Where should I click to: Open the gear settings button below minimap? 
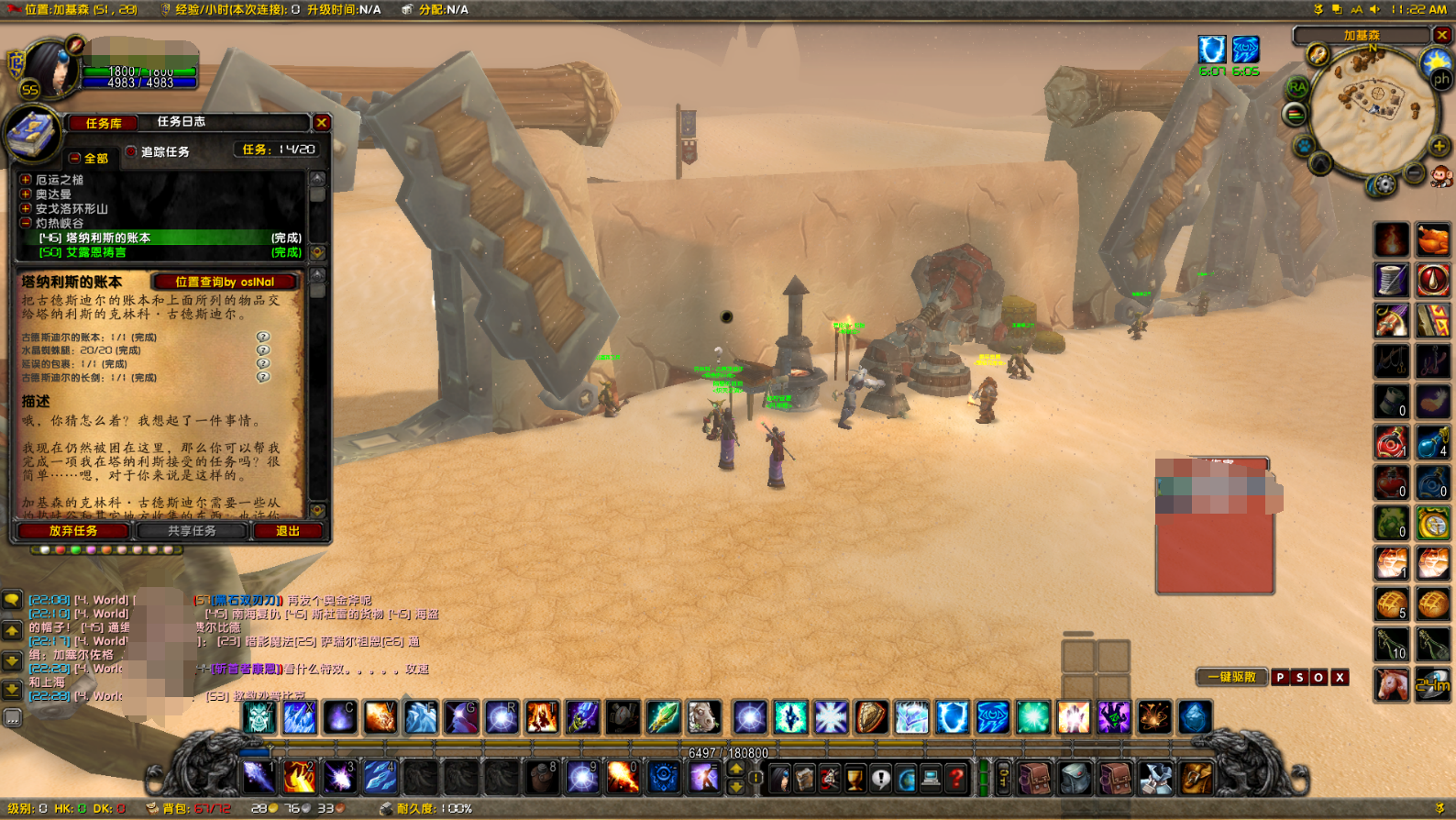[x=1383, y=185]
